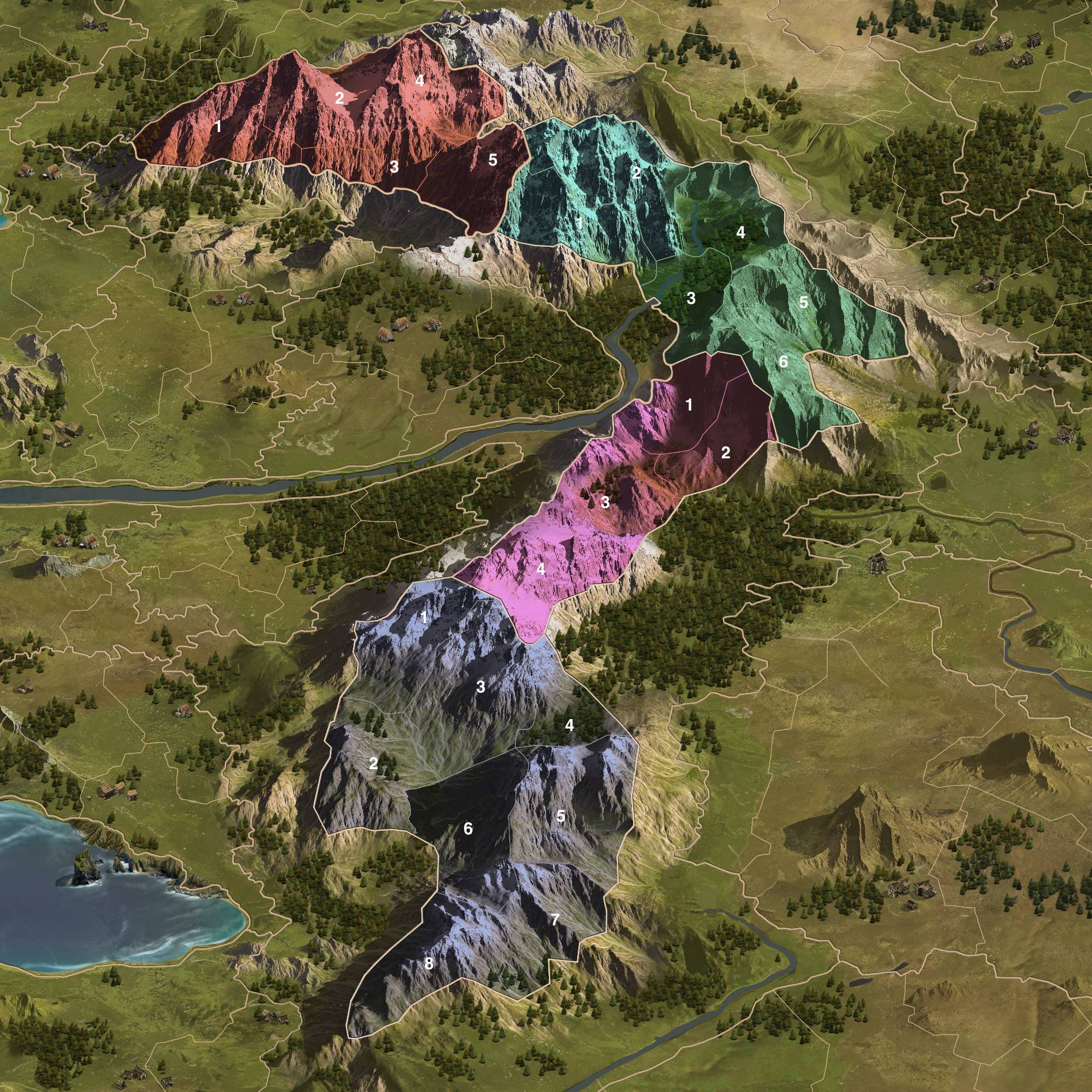Screen dimensions: 1092x1092
Task: Select province 4 in the pink mountain range
Action: pyautogui.click(x=540, y=569)
